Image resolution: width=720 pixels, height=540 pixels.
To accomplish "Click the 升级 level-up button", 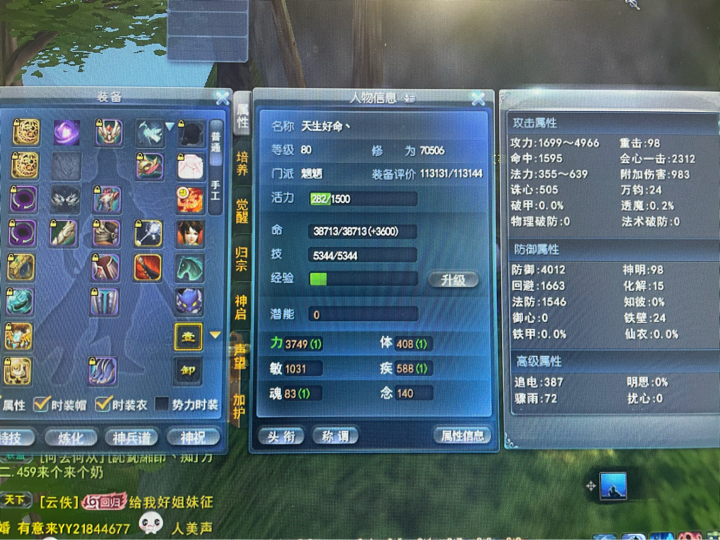I will 452,280.
